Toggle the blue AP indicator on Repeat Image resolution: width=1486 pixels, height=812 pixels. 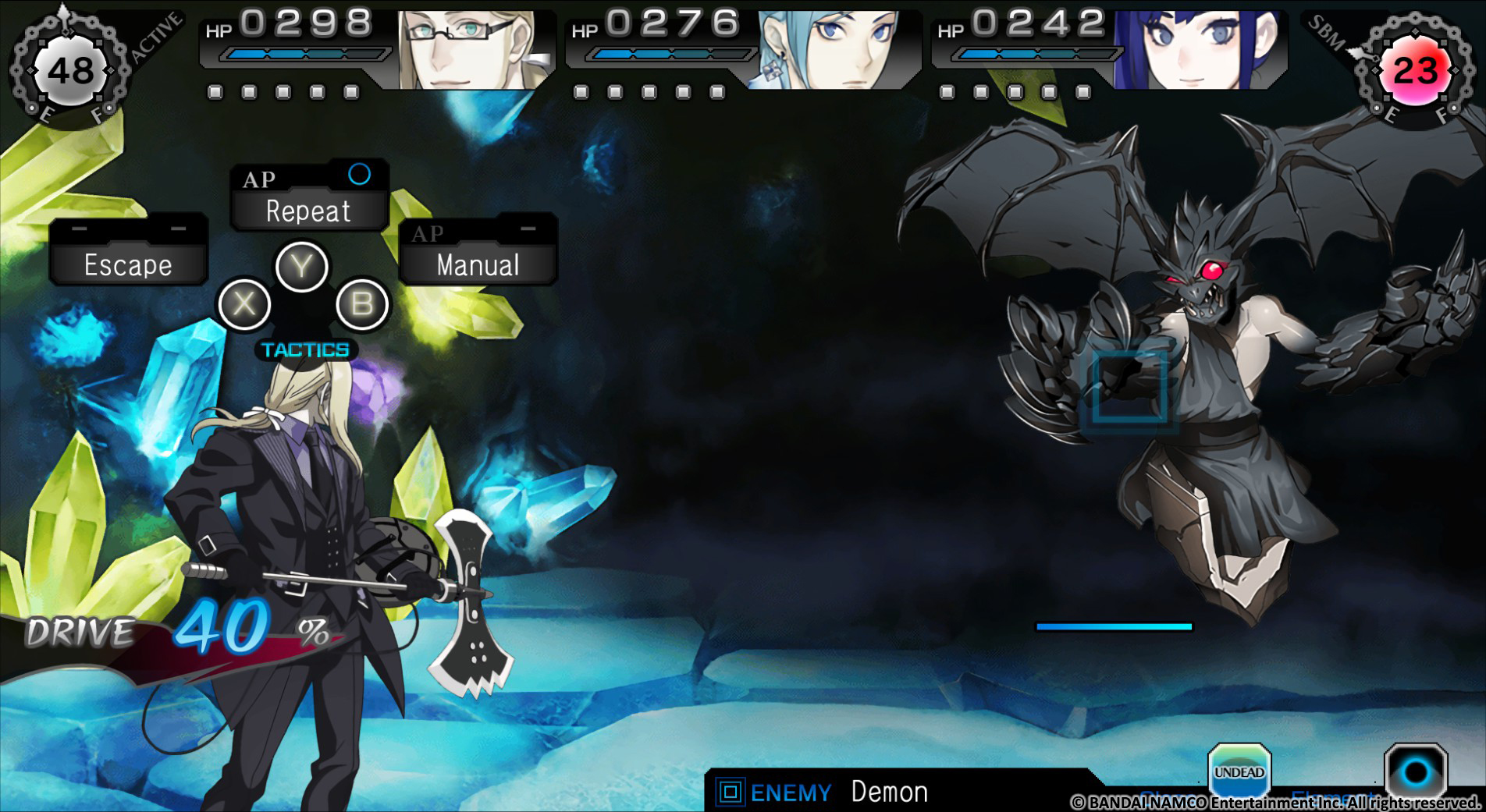(360, 175)
